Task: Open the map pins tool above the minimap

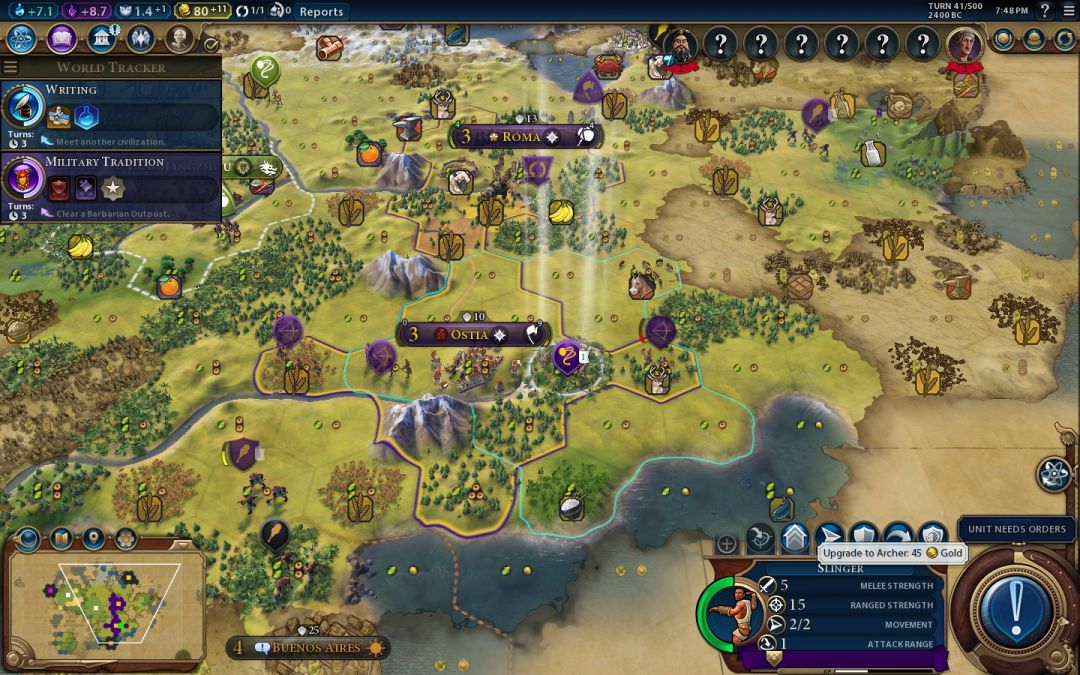Action: coord(93,540)
